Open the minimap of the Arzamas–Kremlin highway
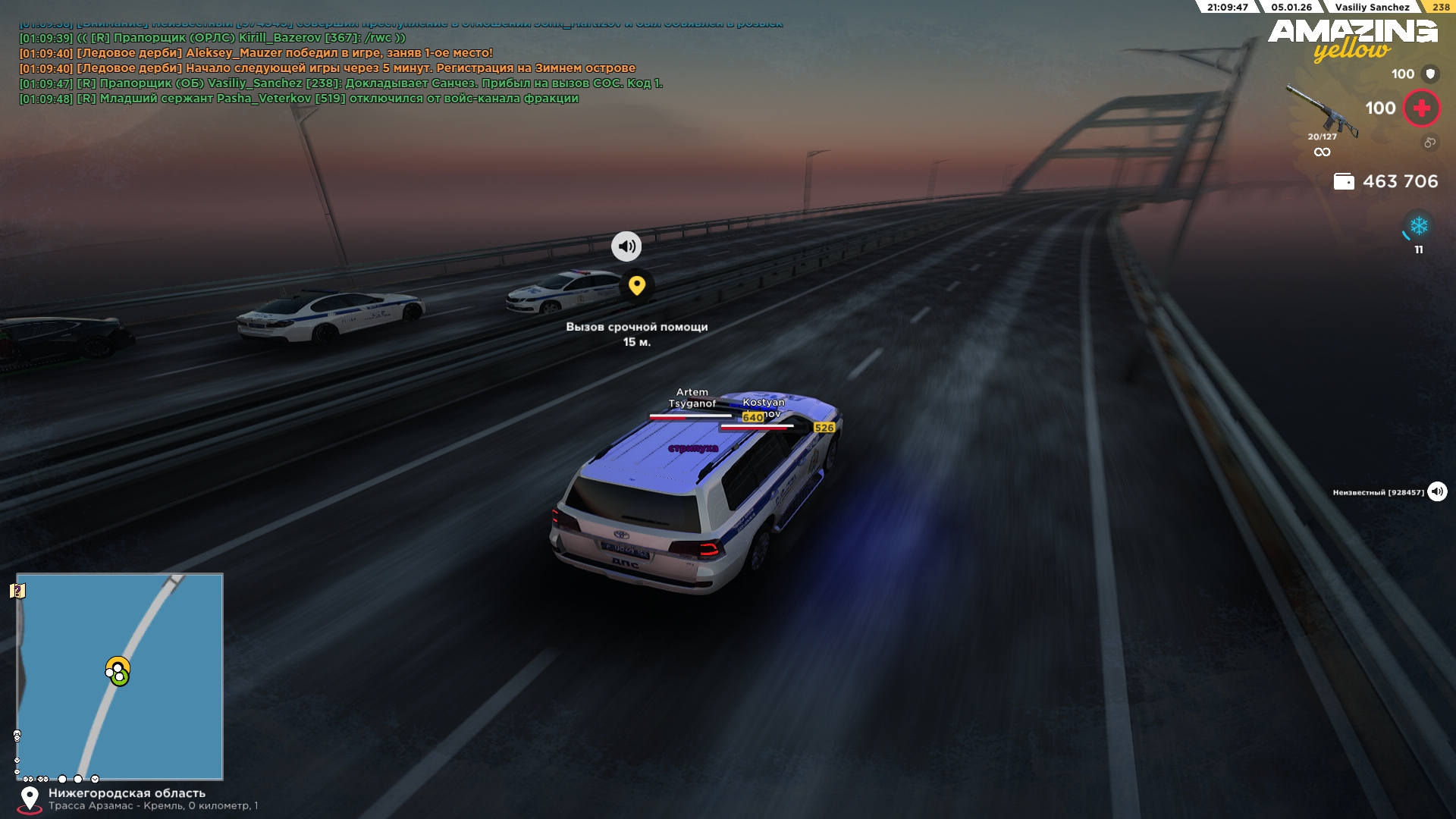 click(120, 676)
